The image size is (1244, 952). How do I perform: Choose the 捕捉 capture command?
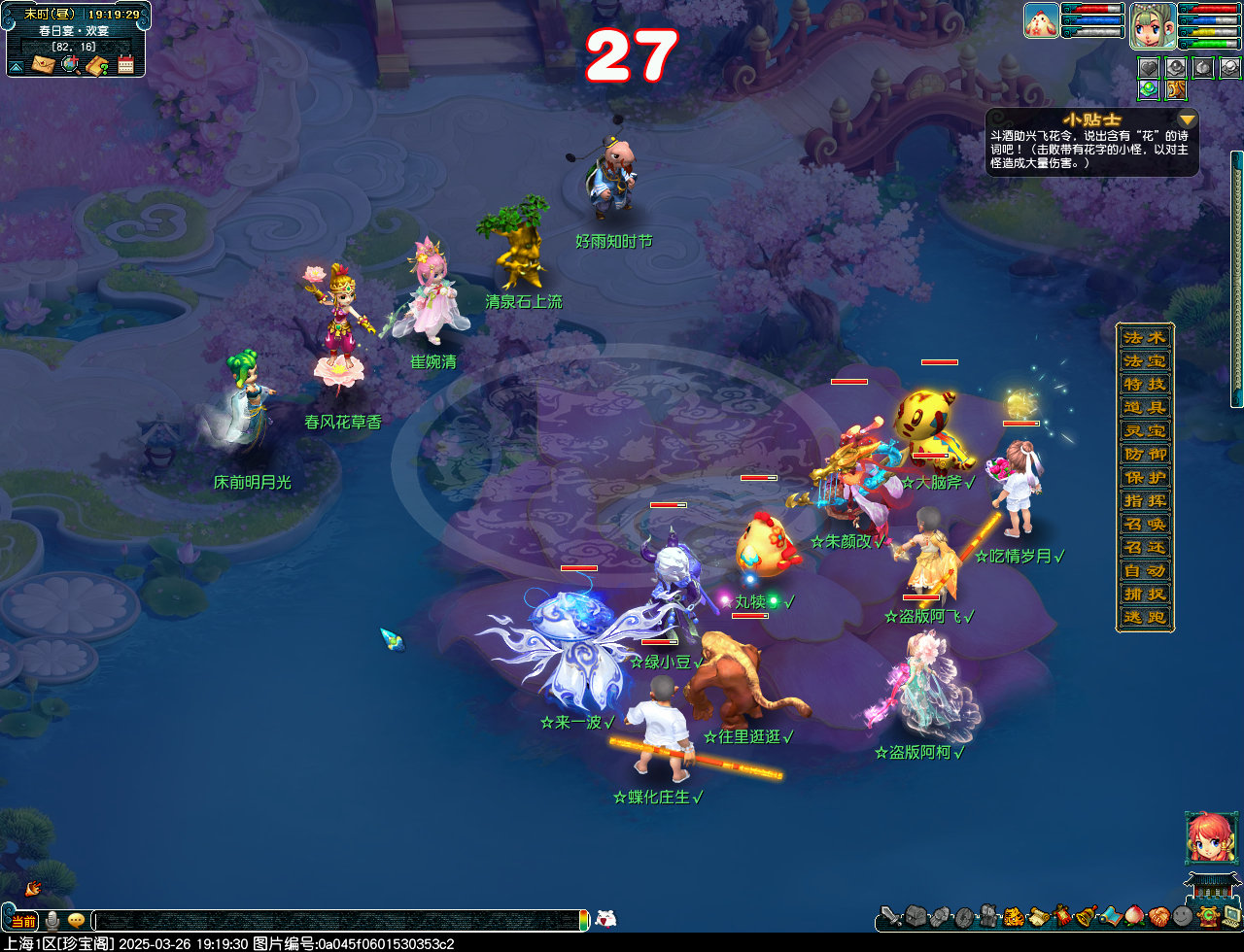1144,595
